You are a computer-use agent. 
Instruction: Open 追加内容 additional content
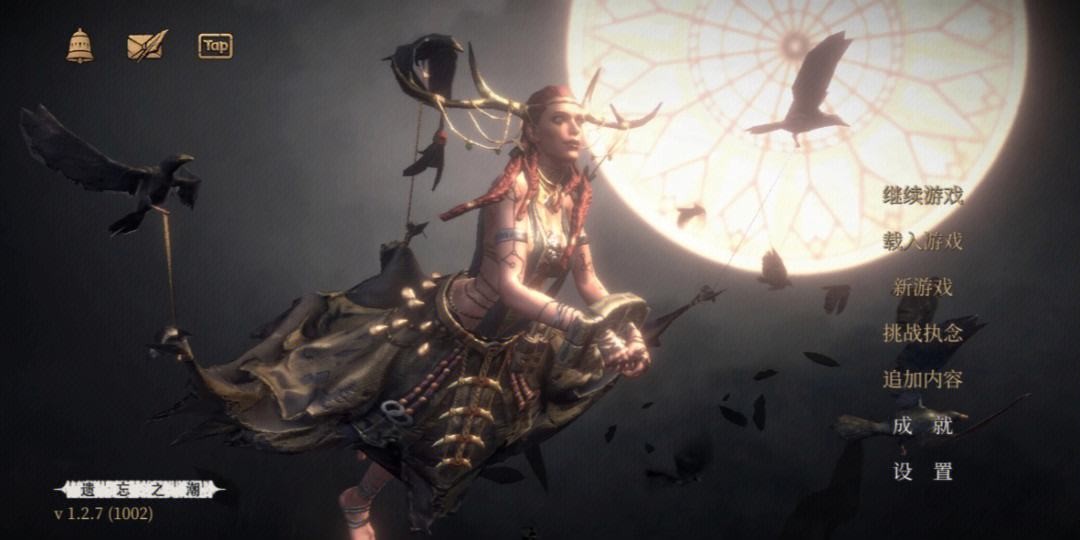(922, 379)
